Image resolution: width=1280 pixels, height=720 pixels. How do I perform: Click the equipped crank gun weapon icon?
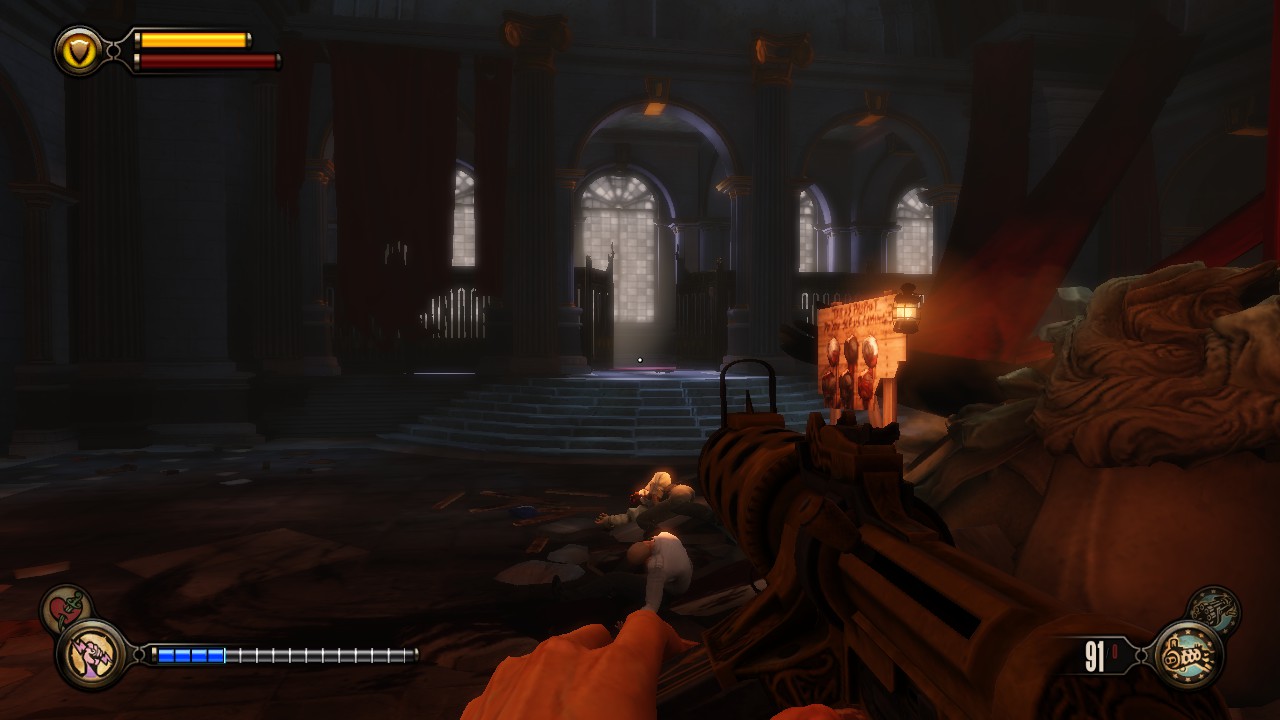[1188, 656]
